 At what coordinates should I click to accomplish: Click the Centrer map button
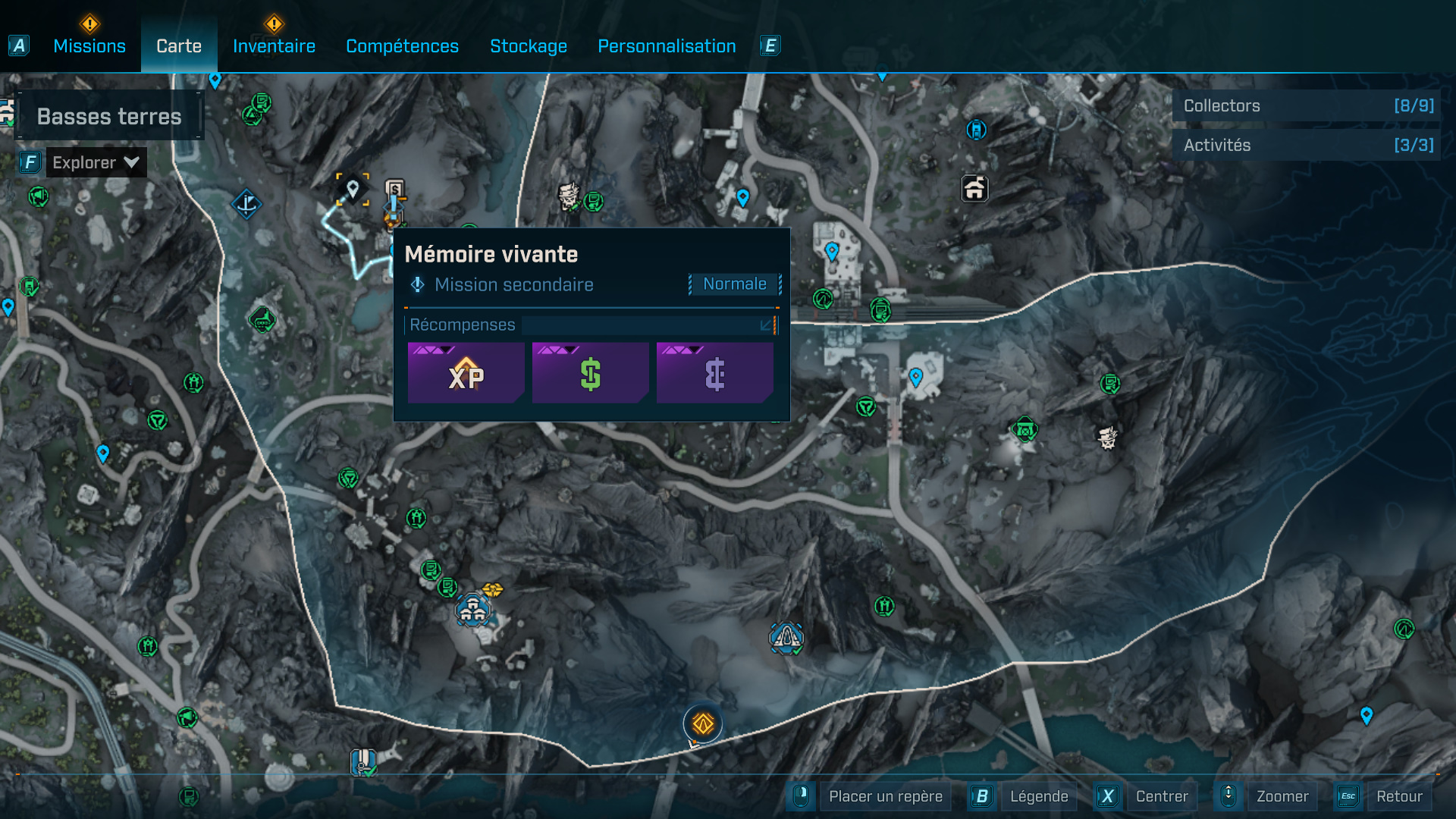click(1161, 796)
